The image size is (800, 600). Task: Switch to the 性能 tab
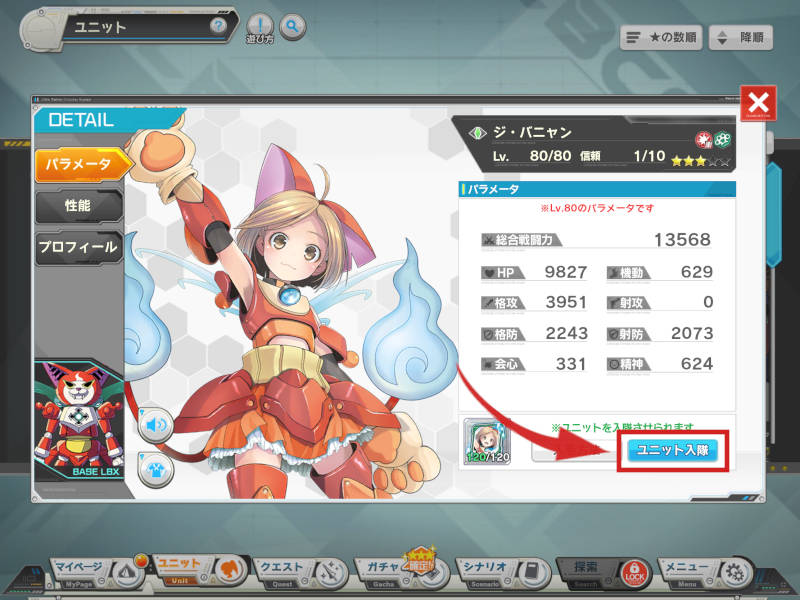click(x=80, y=205)
